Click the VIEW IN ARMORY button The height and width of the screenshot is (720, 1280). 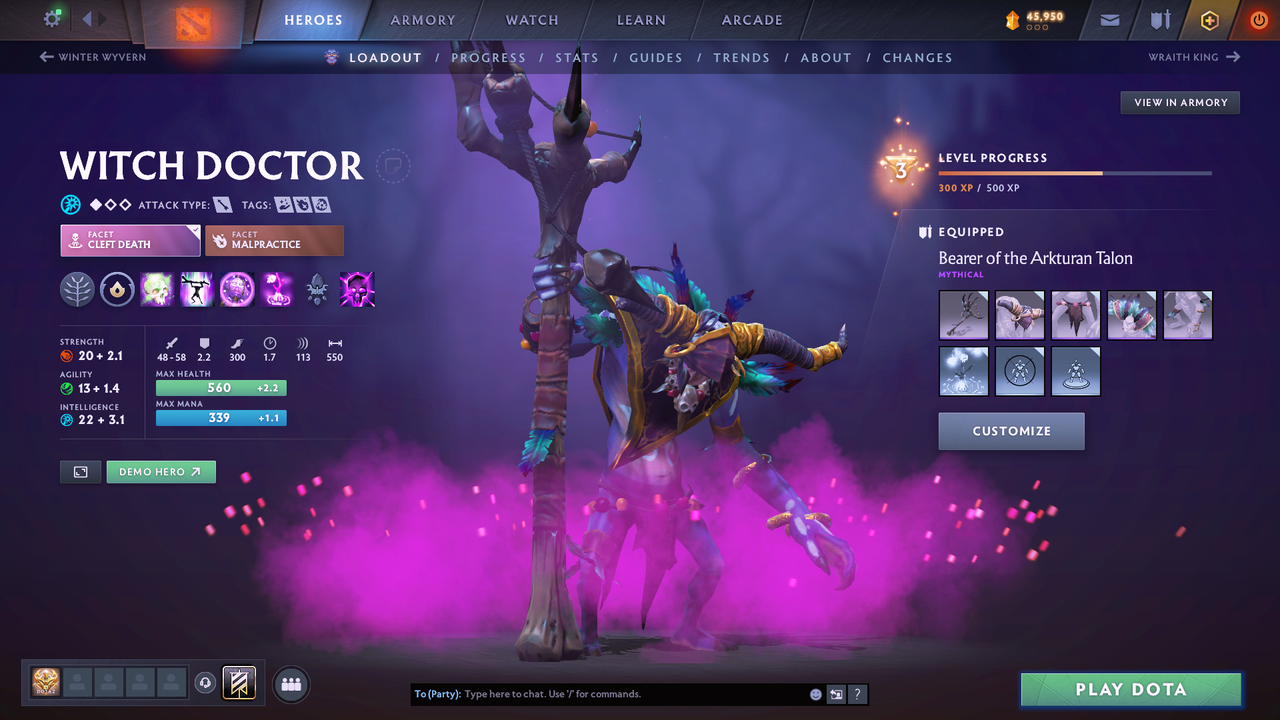pos(1179,102)
